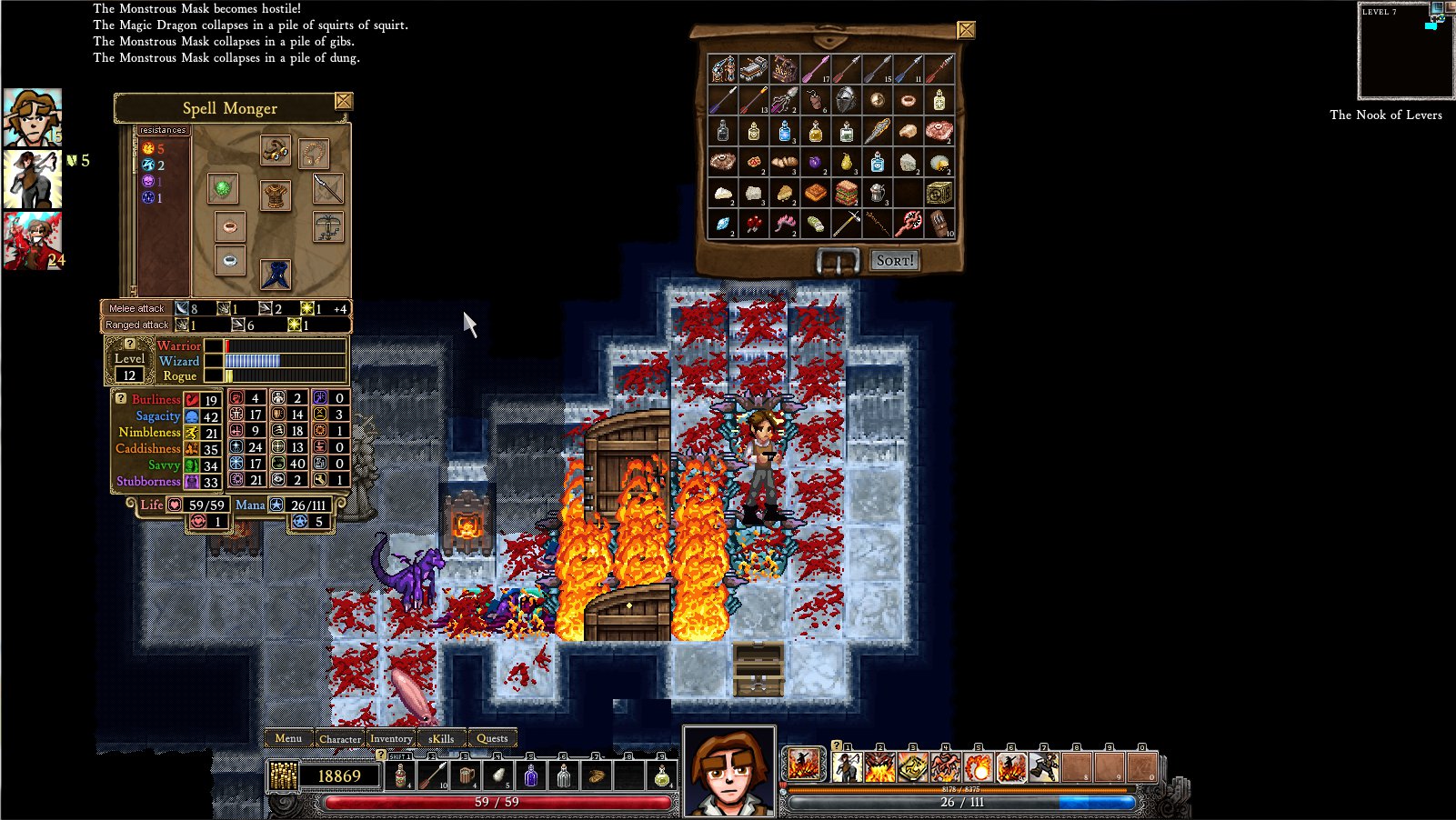
Task: Toggle the Inventory button
Action: coord(391,738)
